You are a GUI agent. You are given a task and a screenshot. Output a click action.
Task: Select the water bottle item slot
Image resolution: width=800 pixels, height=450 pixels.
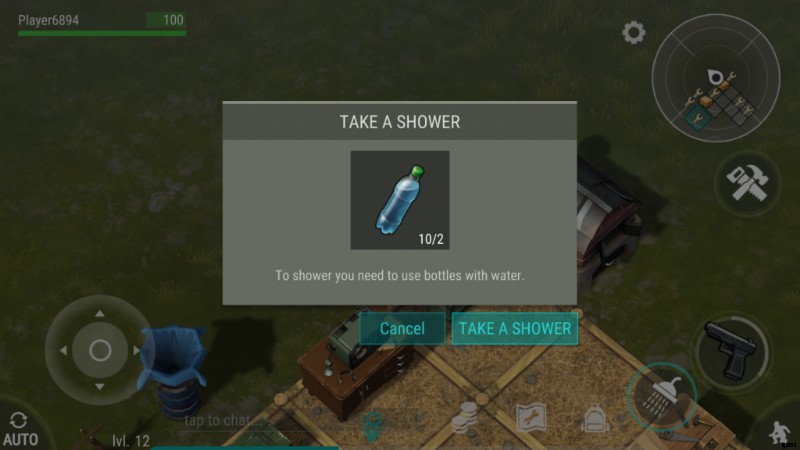point(399,200)
